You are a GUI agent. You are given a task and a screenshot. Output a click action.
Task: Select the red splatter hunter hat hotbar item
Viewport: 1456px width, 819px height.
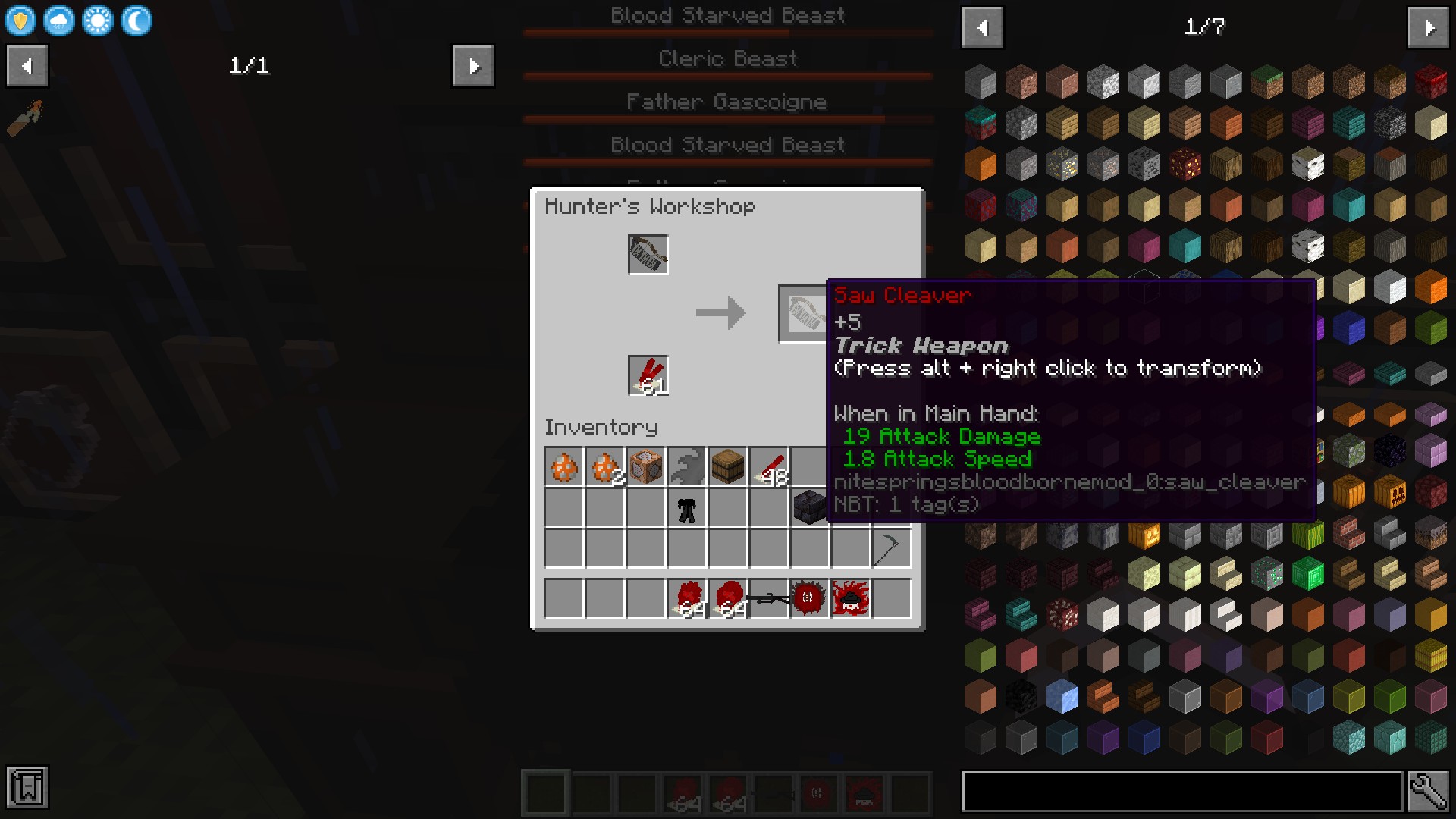[850, 598]
